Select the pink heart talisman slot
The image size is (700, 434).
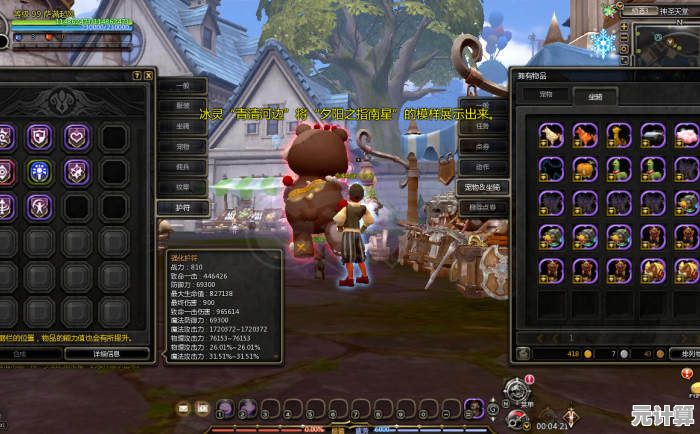pos(77,136)
